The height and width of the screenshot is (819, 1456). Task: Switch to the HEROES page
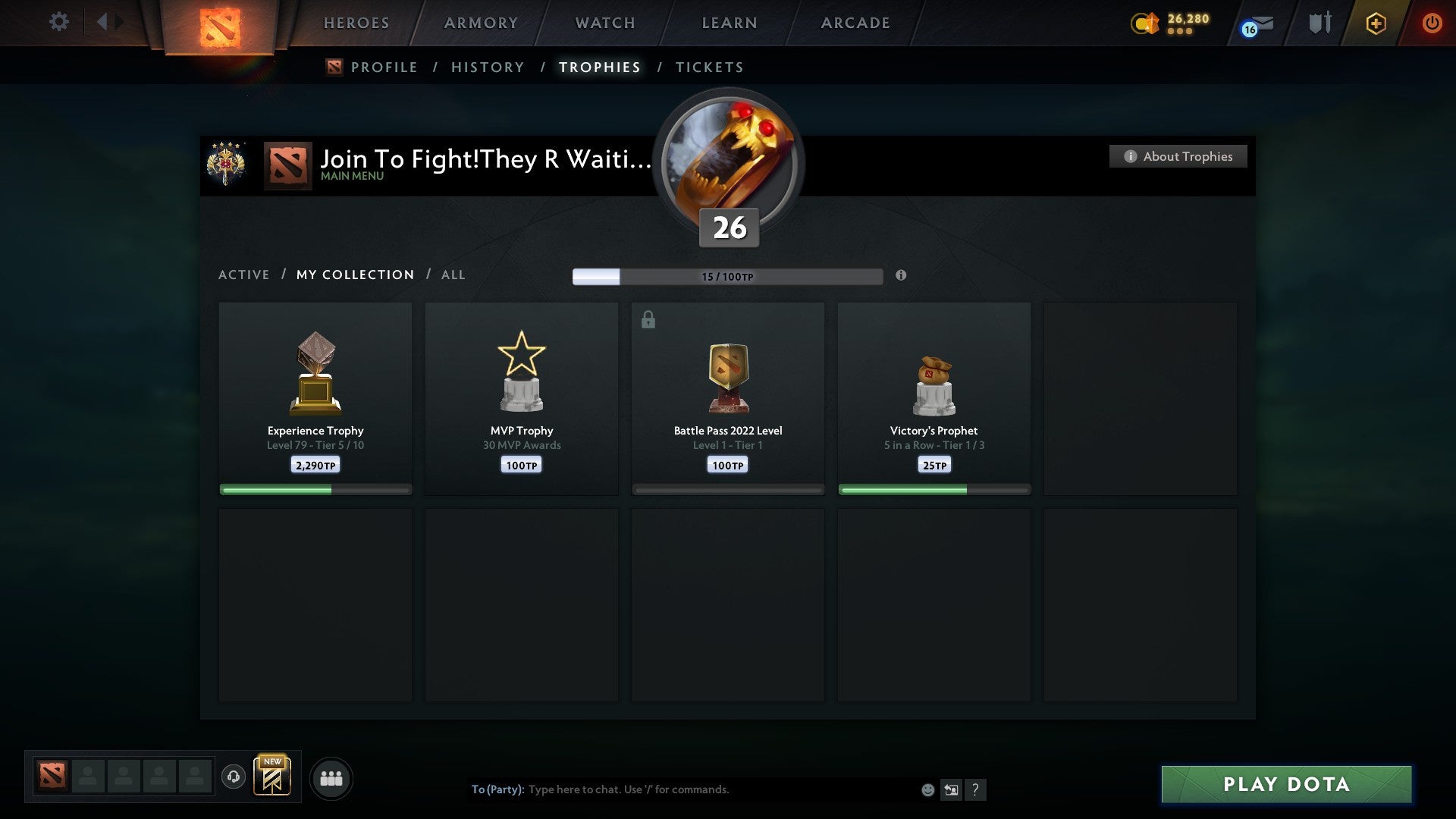point(356,23)
